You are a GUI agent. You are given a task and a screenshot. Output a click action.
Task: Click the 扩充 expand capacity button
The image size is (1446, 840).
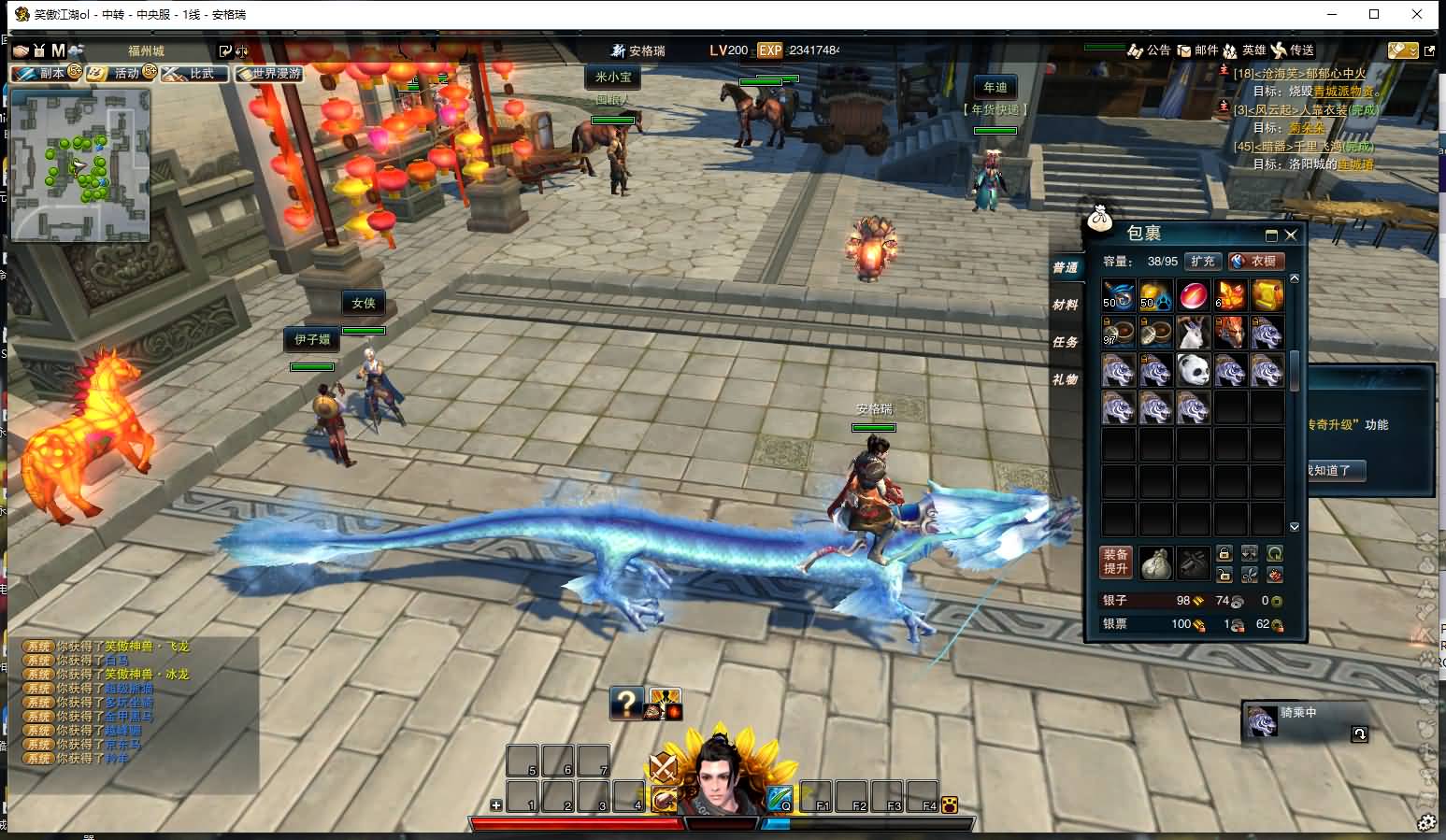(x=1203, y=262)
